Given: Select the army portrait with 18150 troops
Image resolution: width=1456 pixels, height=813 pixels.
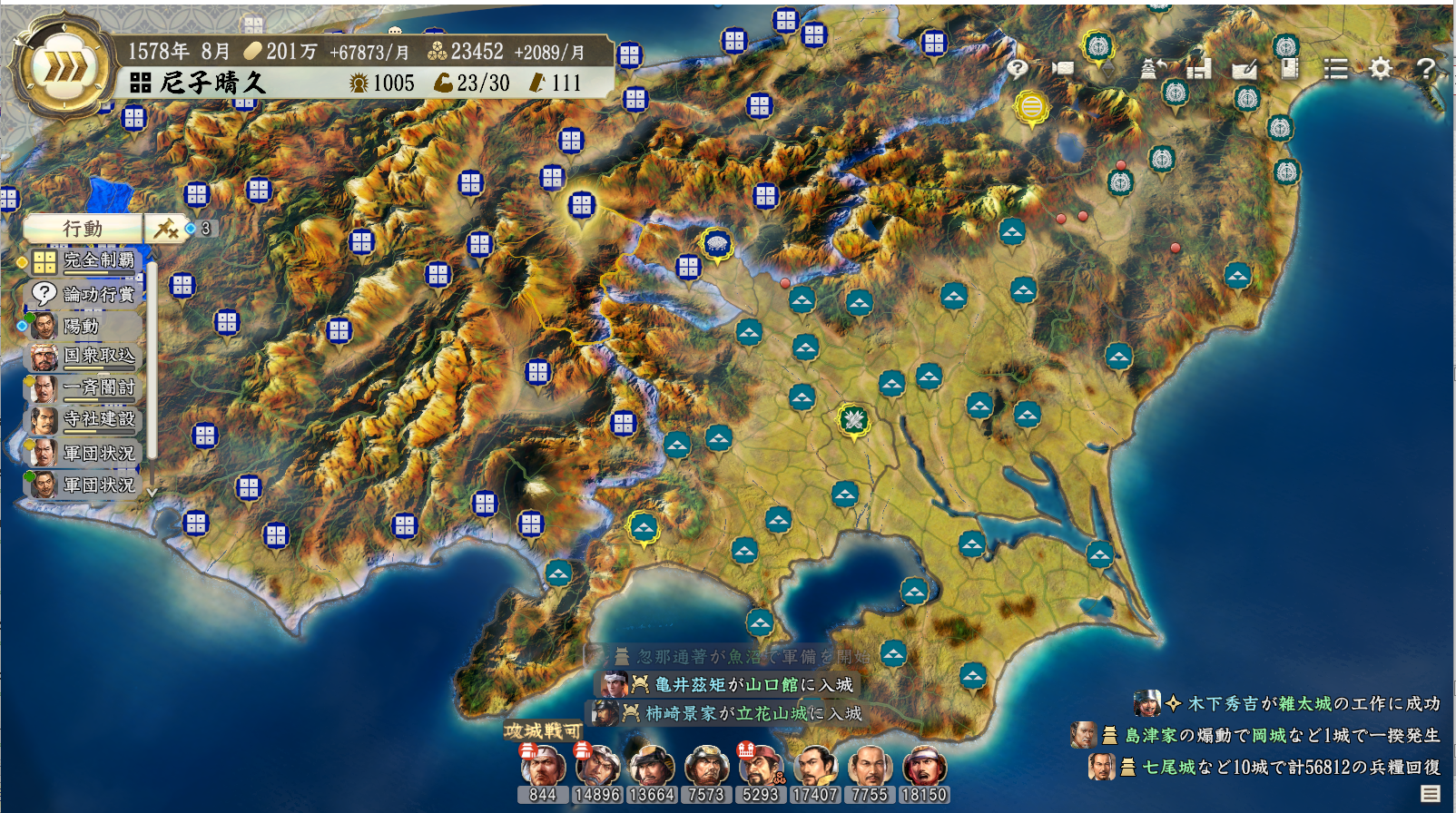Looking at the screenshot, I should click(924, 768).
